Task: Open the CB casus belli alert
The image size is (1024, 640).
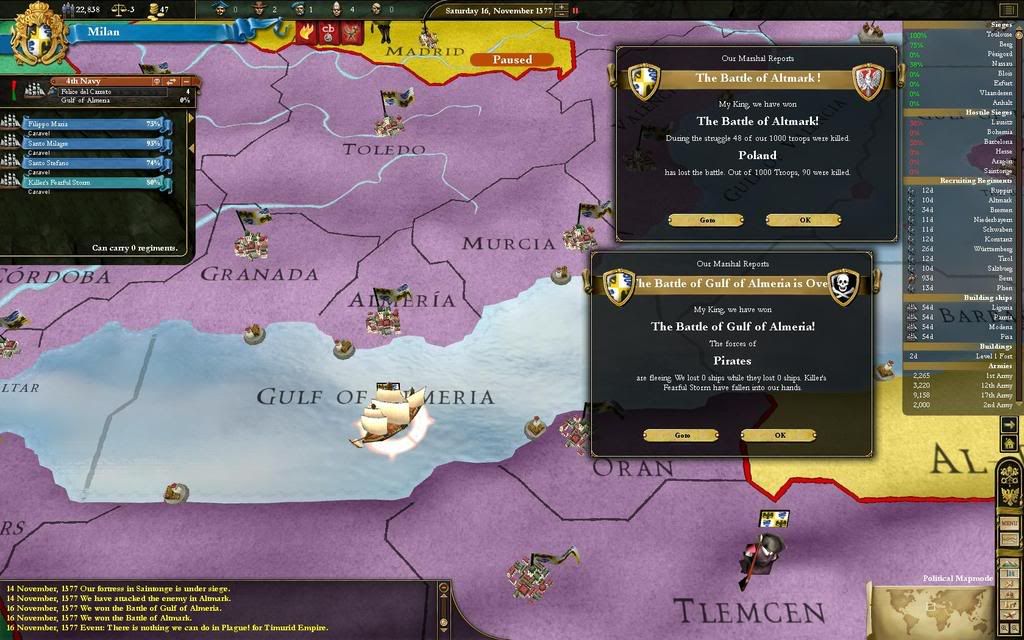Action: click(328, 32)
